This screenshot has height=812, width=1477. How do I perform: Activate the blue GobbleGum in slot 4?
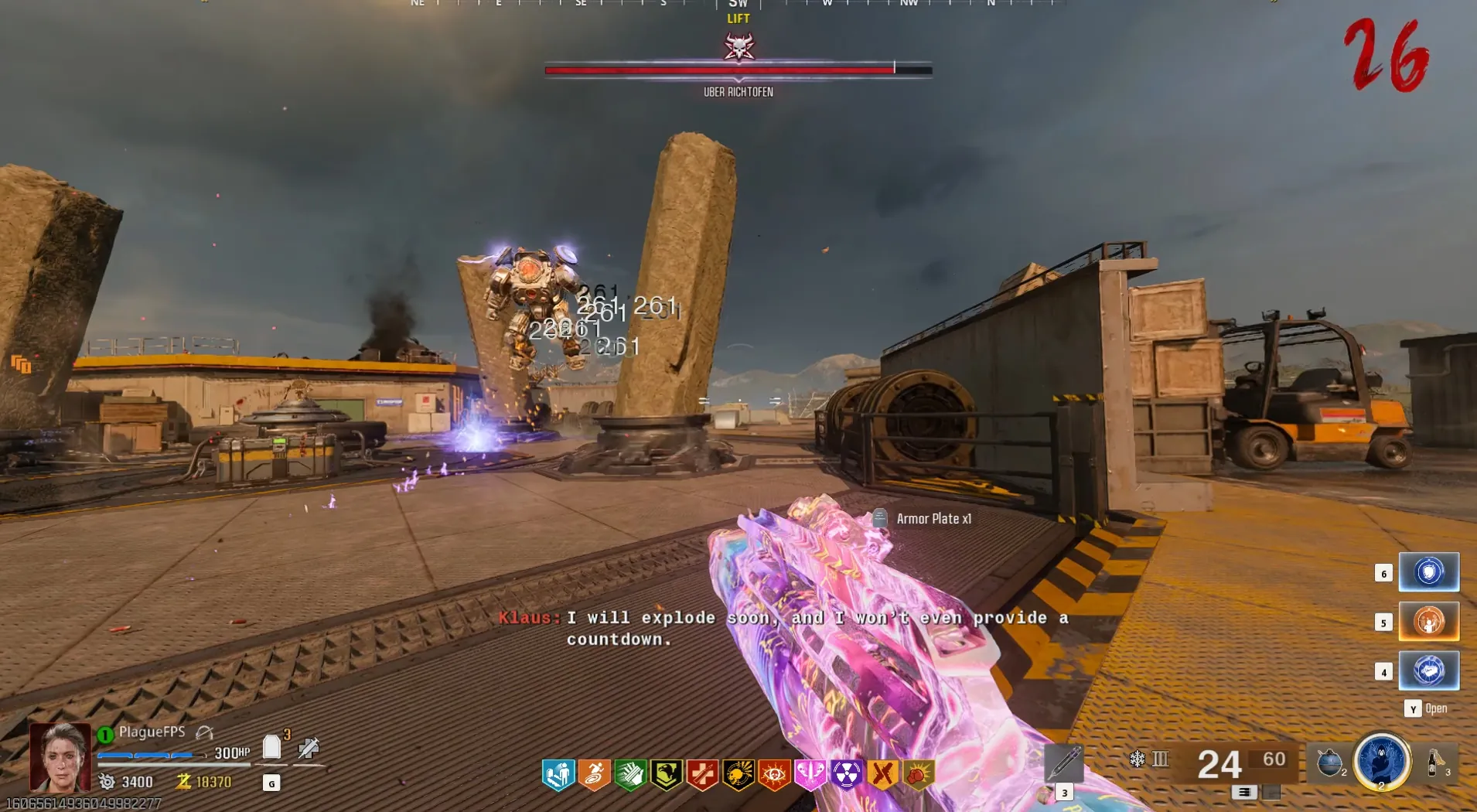1428,670
